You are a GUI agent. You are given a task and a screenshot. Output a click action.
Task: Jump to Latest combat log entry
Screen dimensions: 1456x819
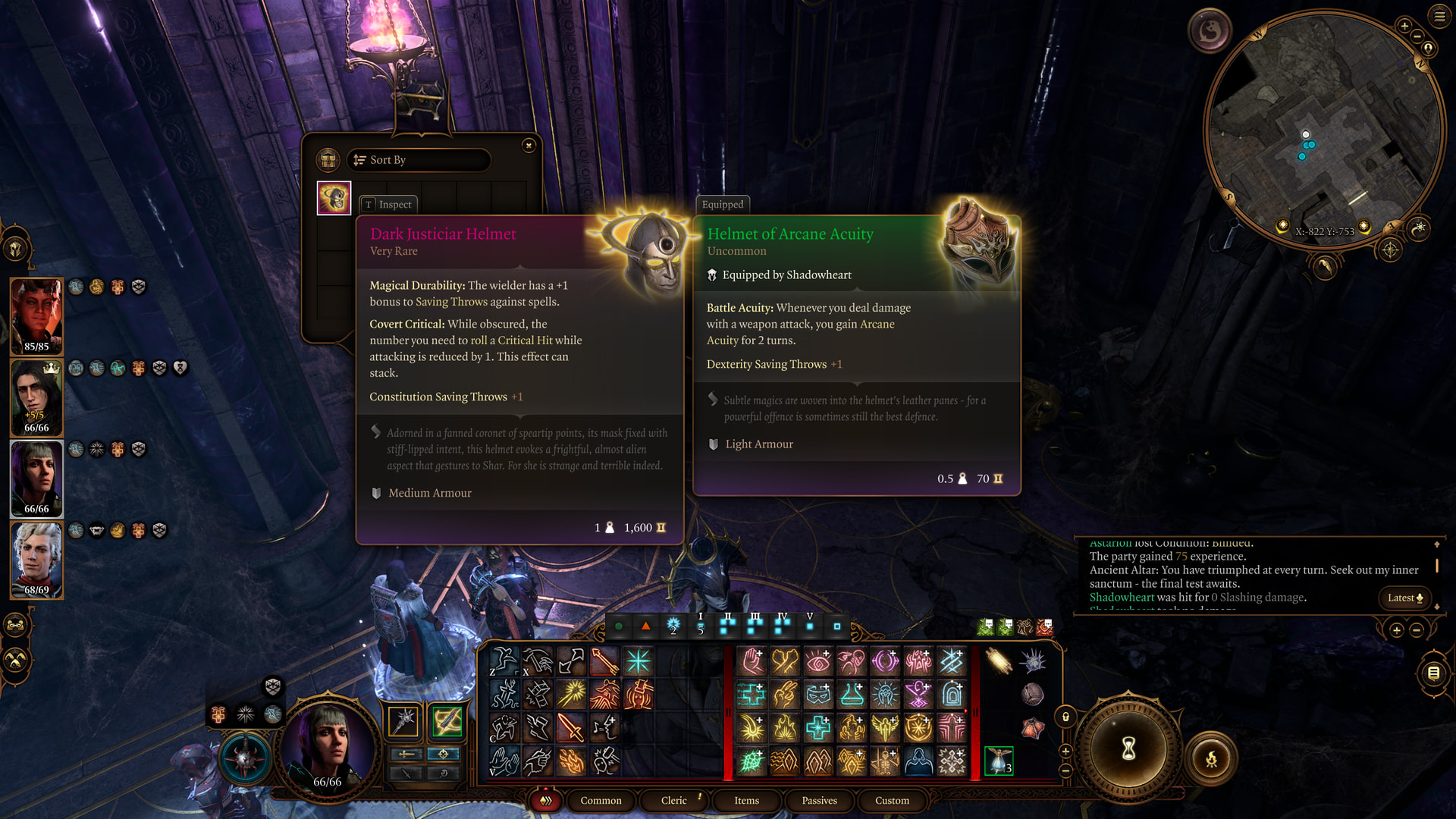tap(1404, 598)
